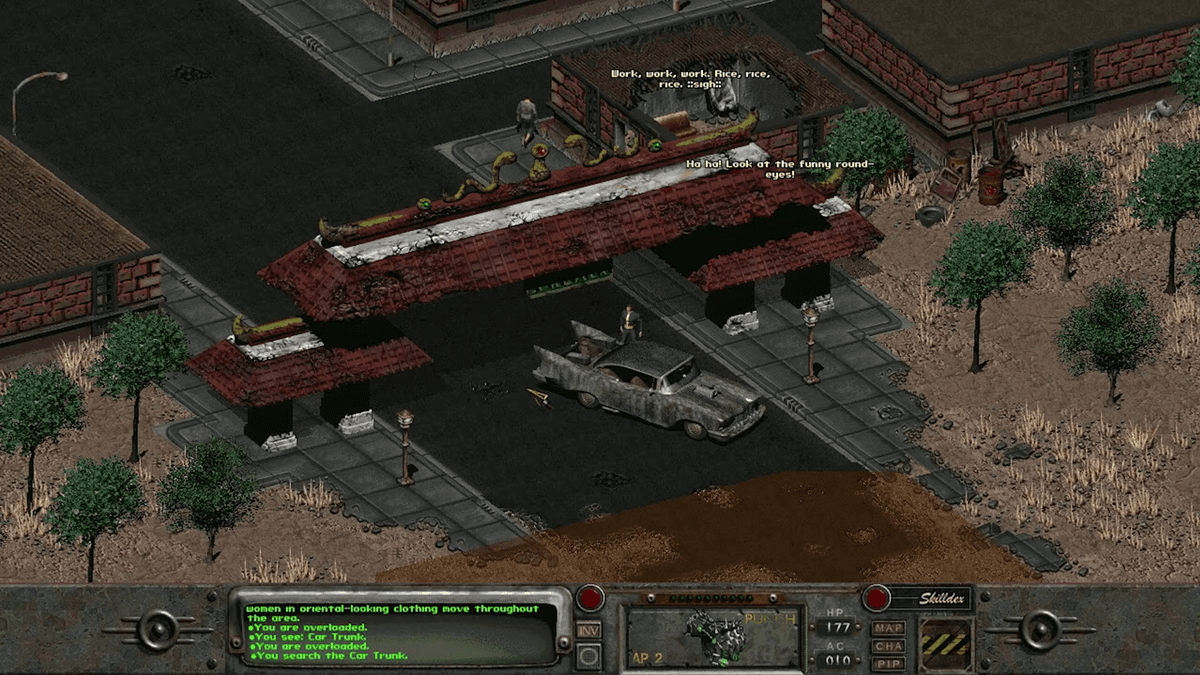Click the red weapon-swap button above INV
Image resolution: width=1200 pixels, height=675 pixels.
(591, 598)
